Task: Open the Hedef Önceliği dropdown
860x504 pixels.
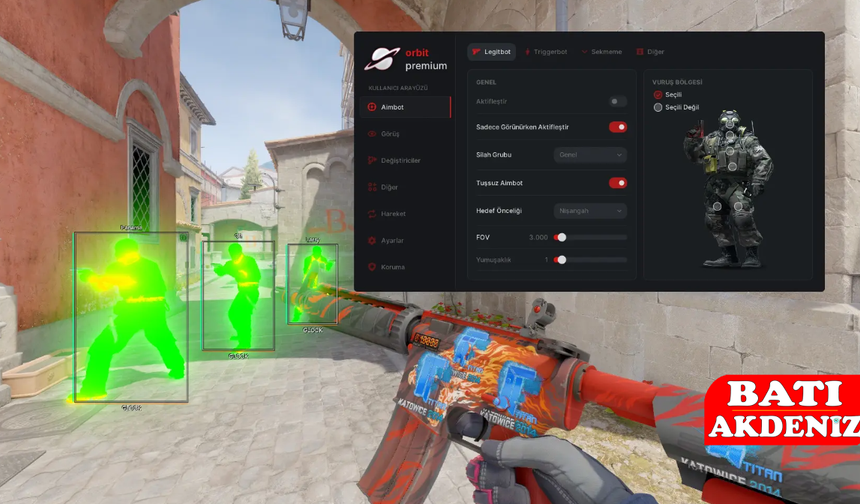Action: (x=590, y=211)
